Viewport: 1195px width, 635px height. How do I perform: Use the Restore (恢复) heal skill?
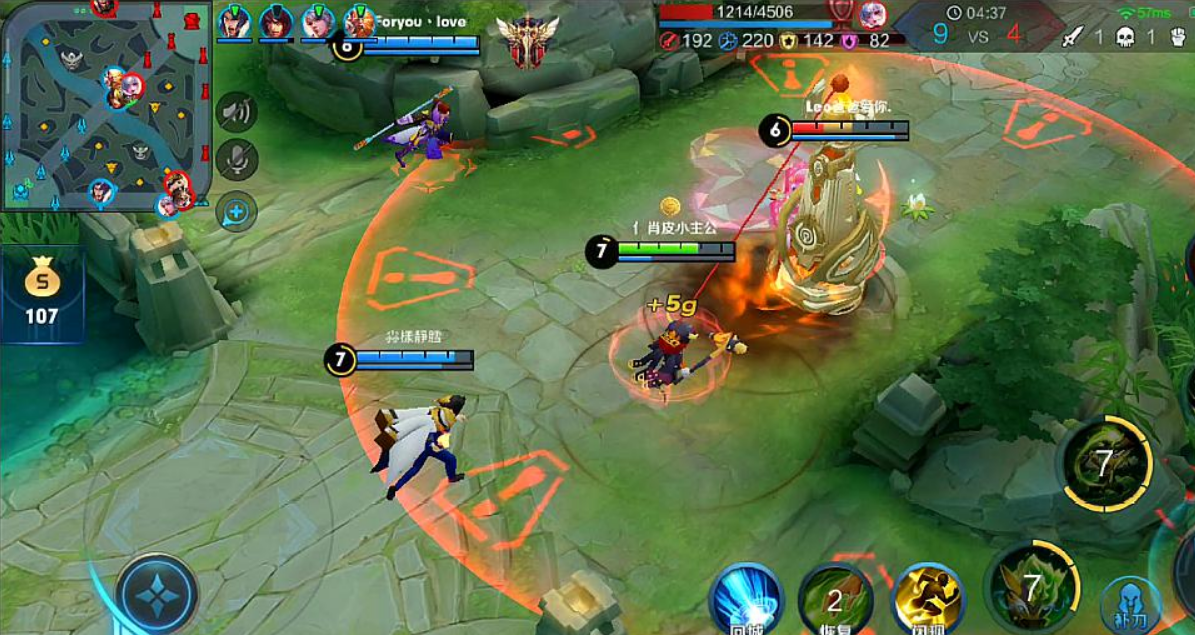(835, 600)
